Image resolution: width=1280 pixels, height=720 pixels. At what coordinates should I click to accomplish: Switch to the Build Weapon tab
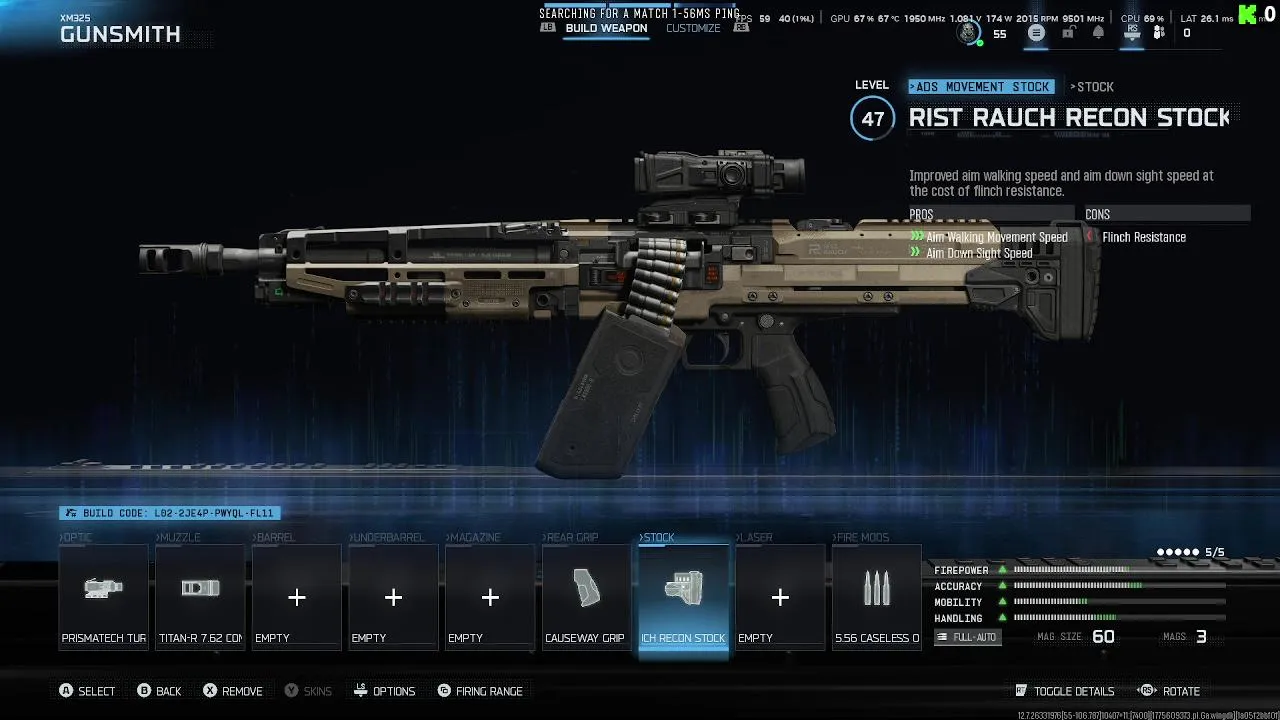pos(606,28)
